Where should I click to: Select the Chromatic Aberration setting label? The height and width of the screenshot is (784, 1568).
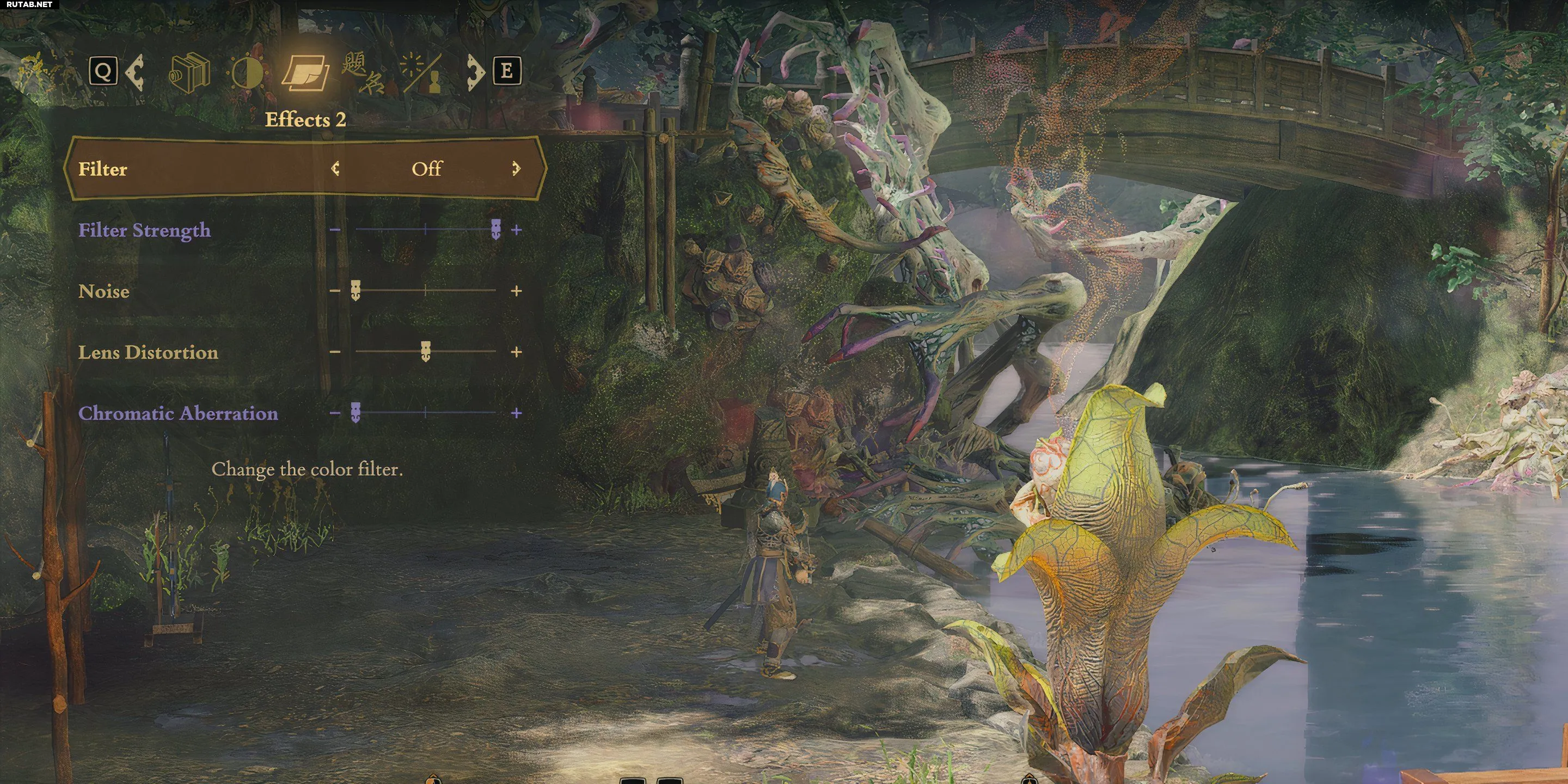177,413
